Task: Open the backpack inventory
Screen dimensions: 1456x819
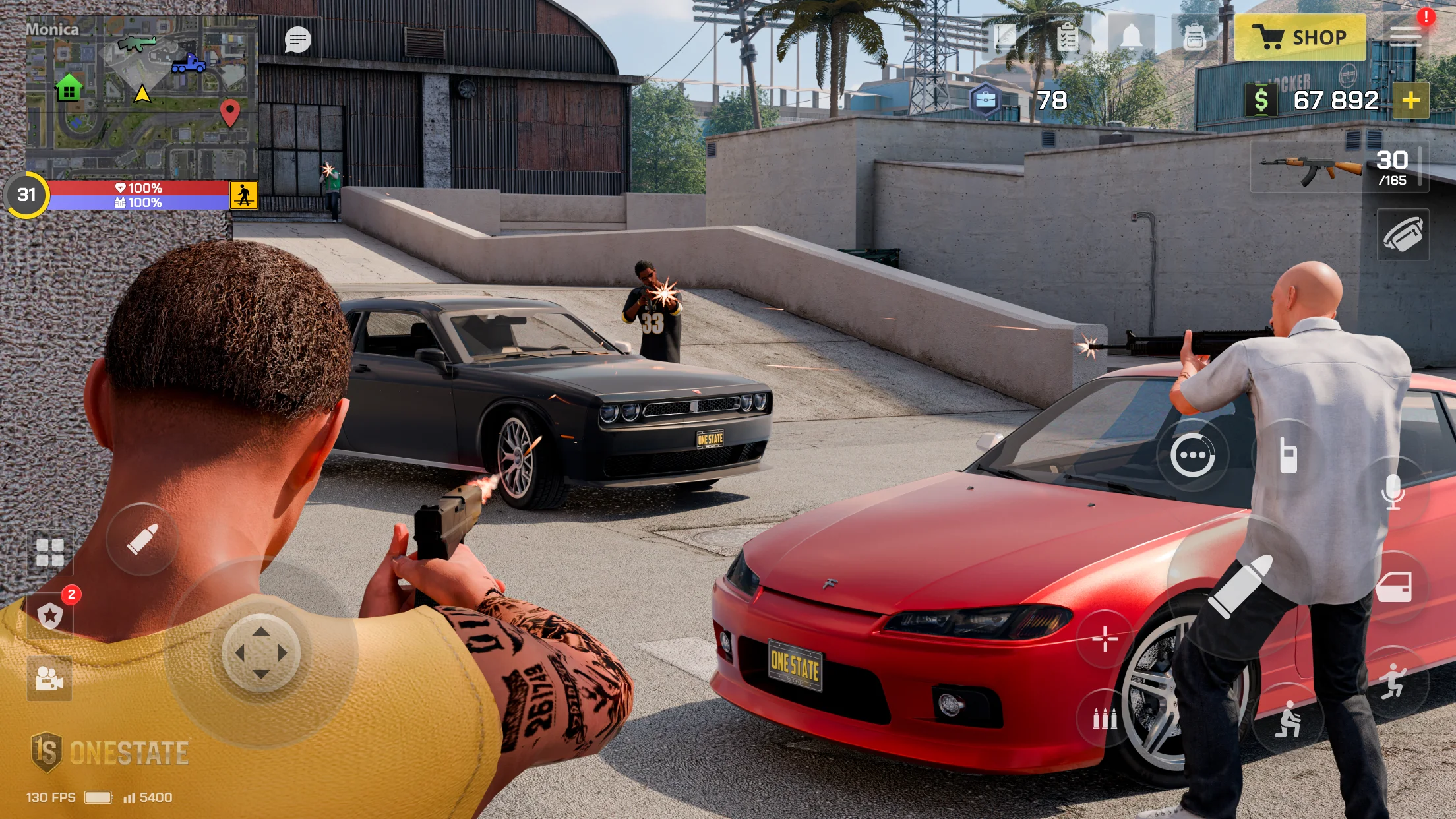Action: pos(1194,38)
